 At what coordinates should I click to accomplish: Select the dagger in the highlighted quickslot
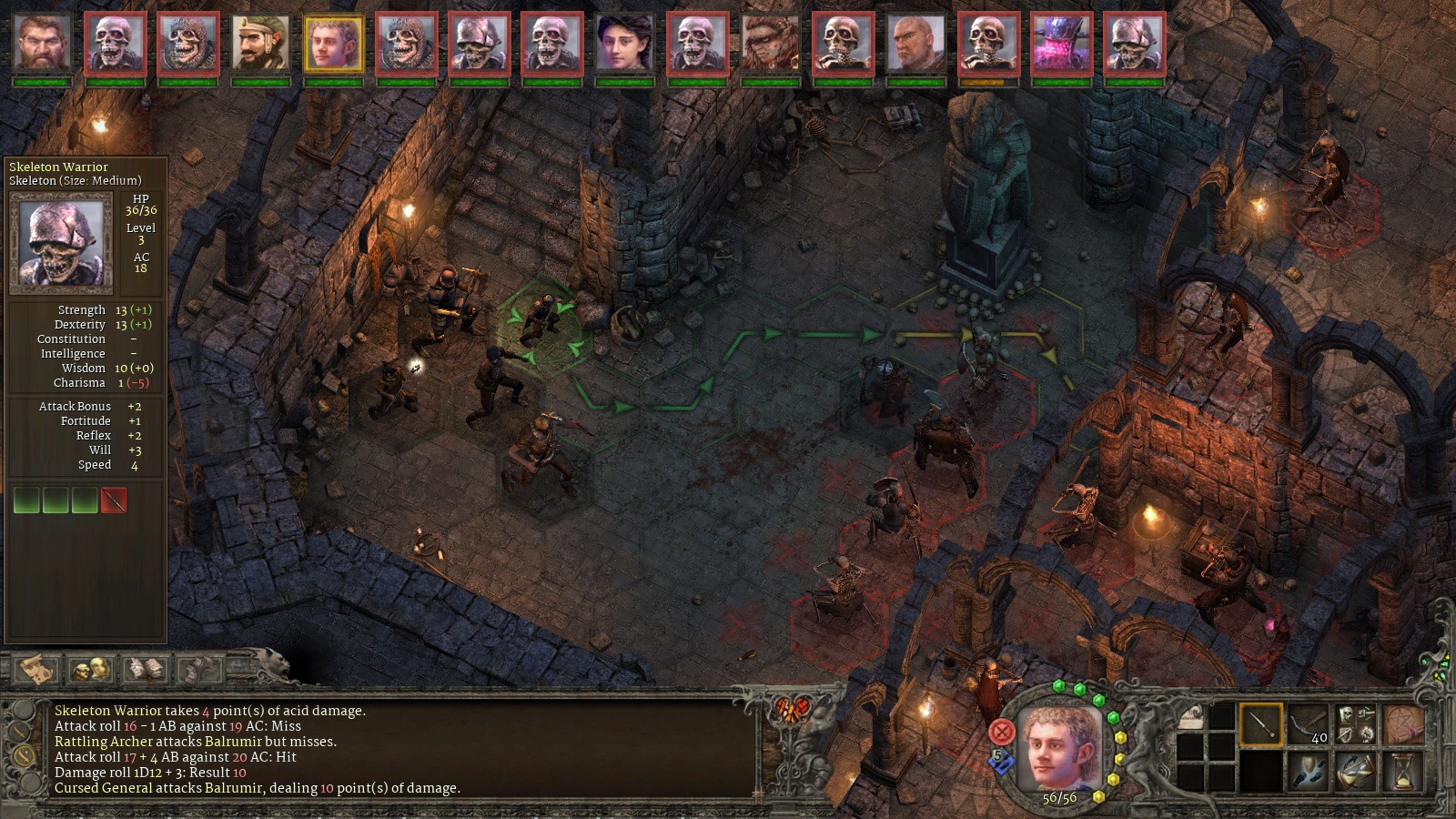pyautogui.click(x=1261, y=725)
